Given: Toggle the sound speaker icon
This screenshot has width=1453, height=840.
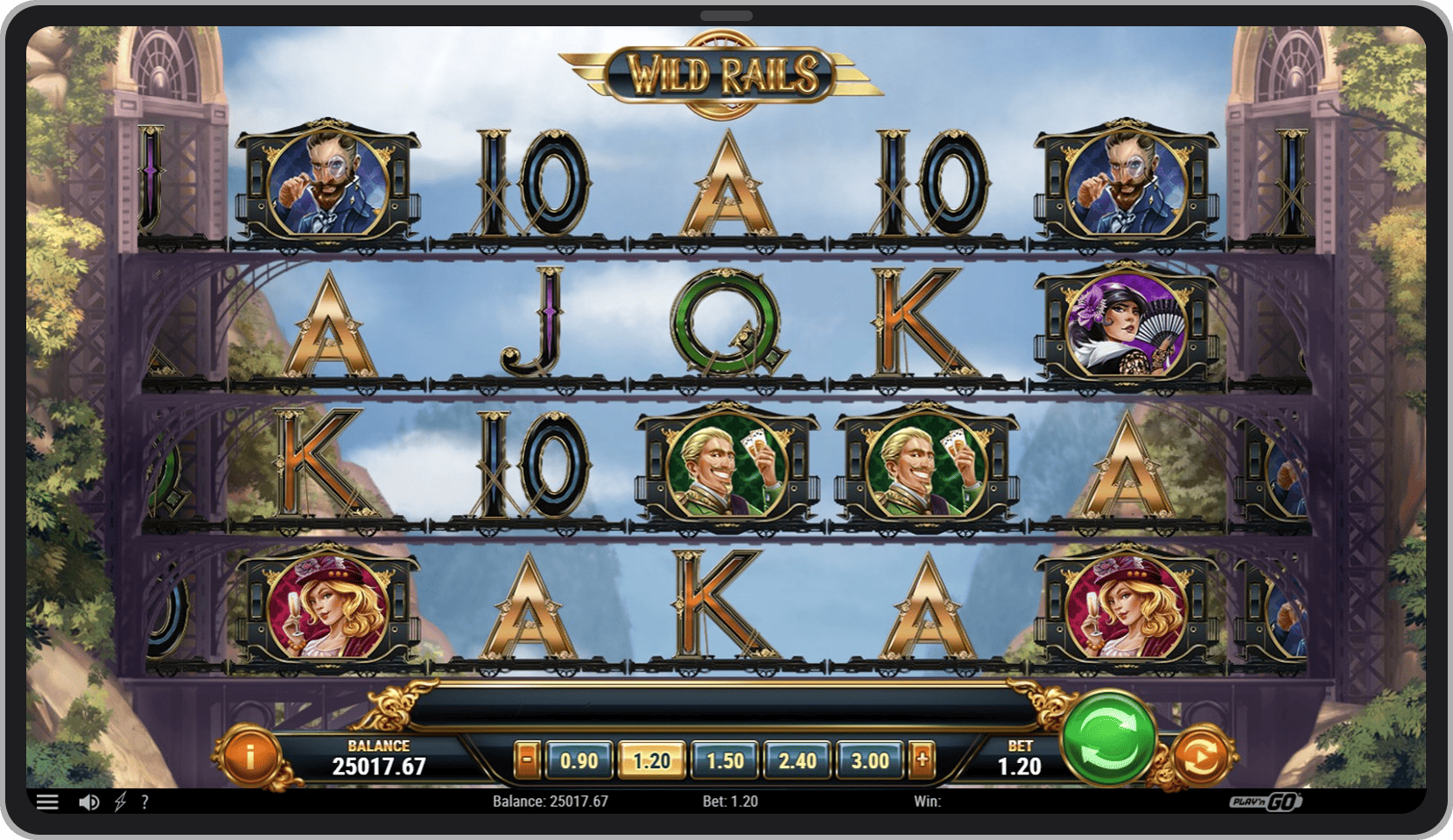Looking at the screenshot, I should coord(88,801).
